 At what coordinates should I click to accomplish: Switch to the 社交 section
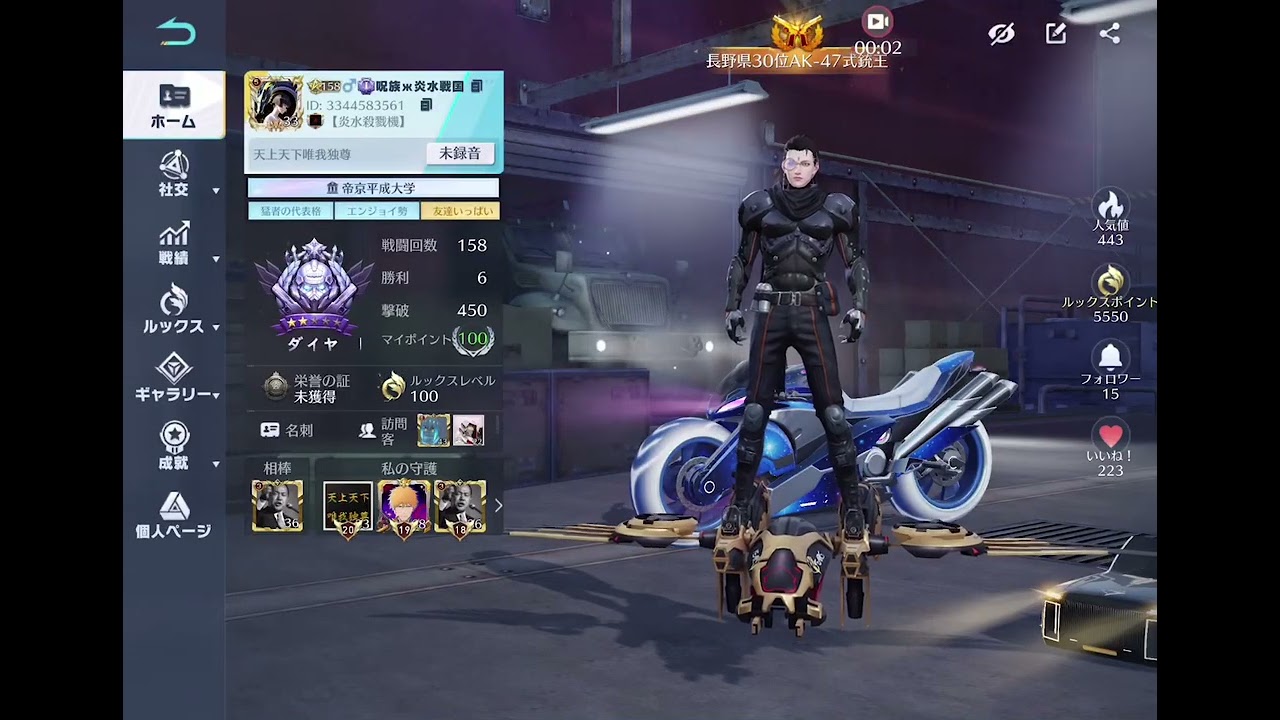tap(174, 173)
